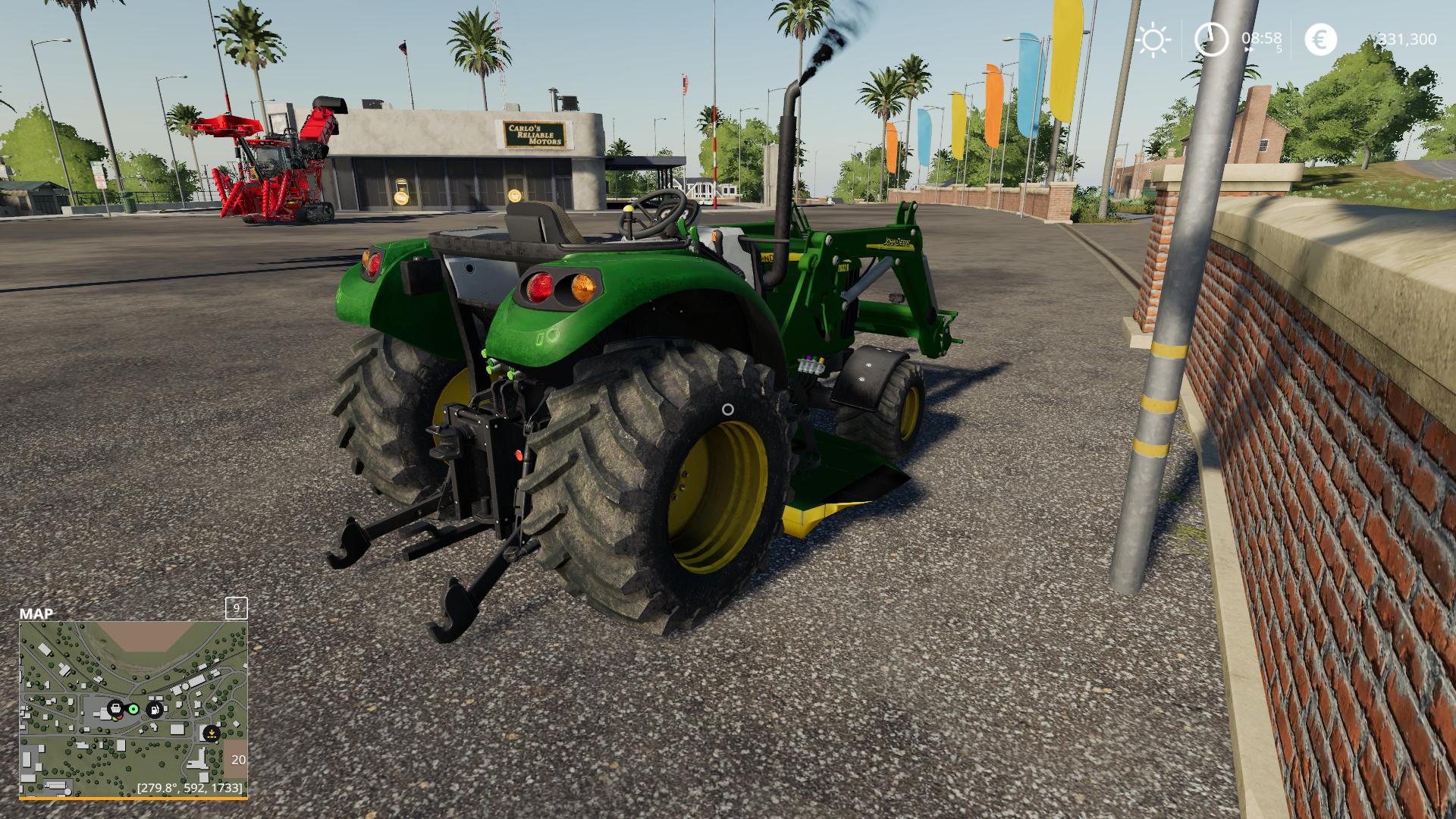
Task: Click the shop basket marker on the minimap
Action: (x=115, y=709)
